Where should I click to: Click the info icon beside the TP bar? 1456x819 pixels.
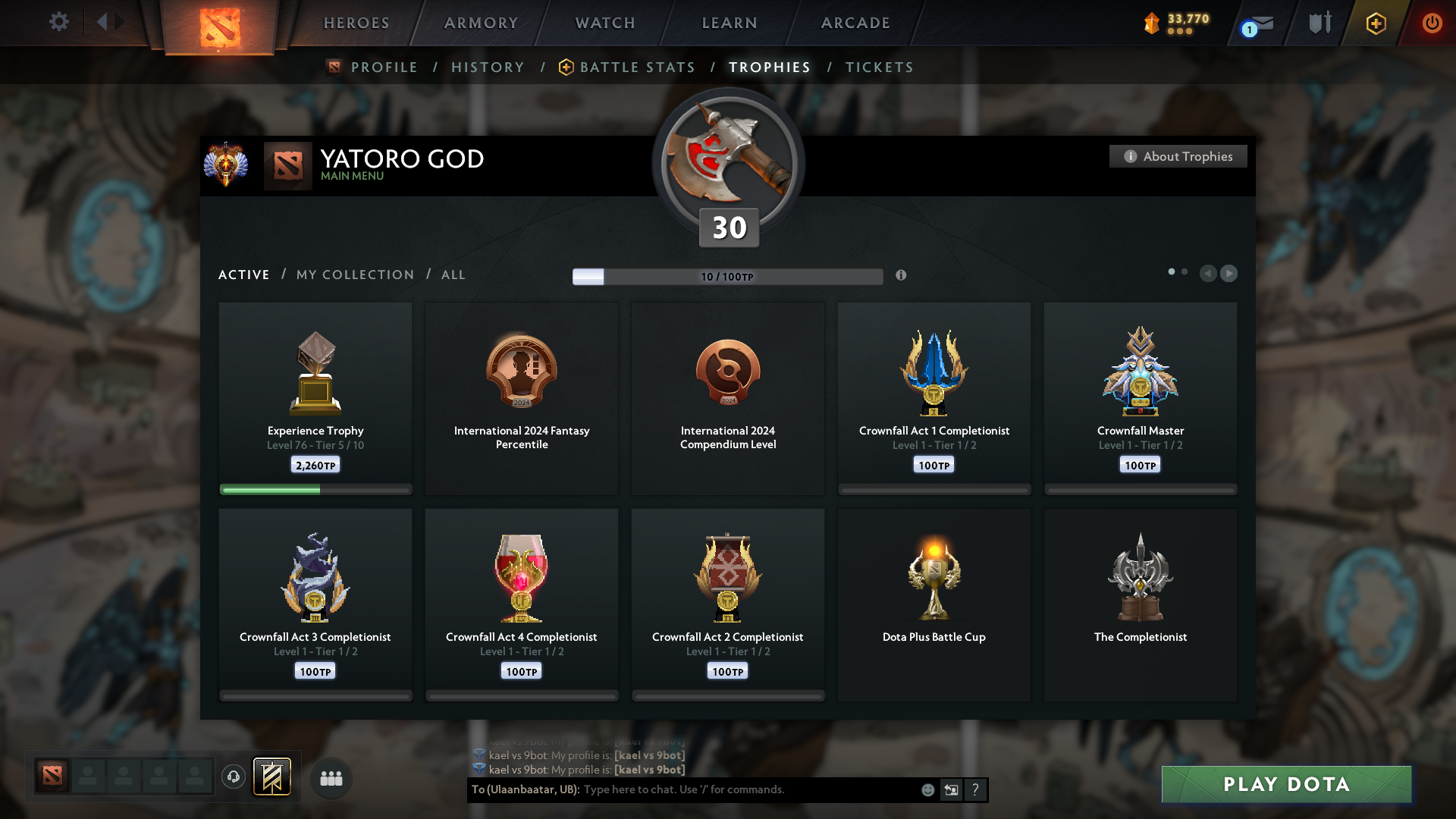click(902, 276)
